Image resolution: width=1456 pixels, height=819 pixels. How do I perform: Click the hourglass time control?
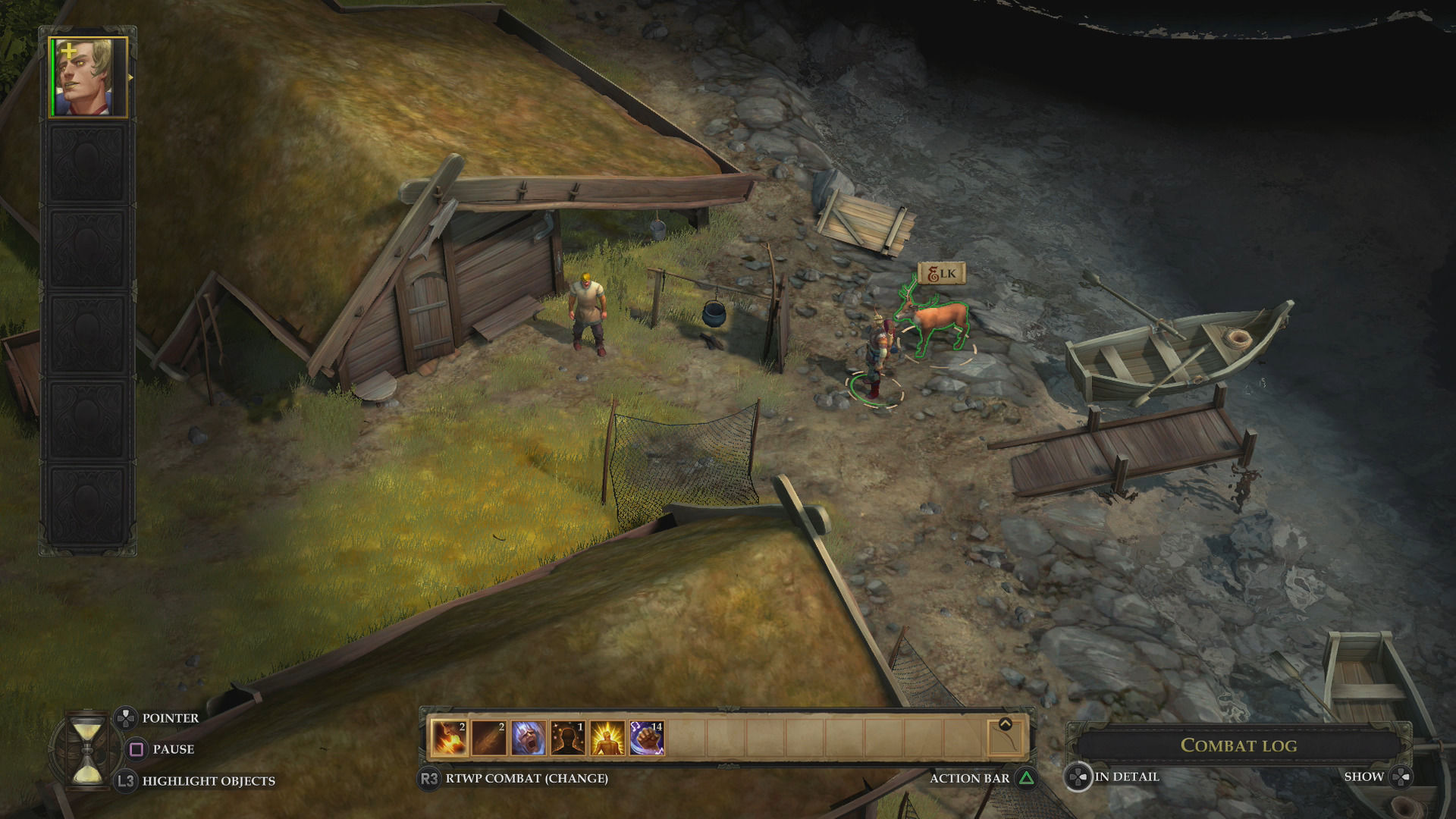tap(86, 750)
